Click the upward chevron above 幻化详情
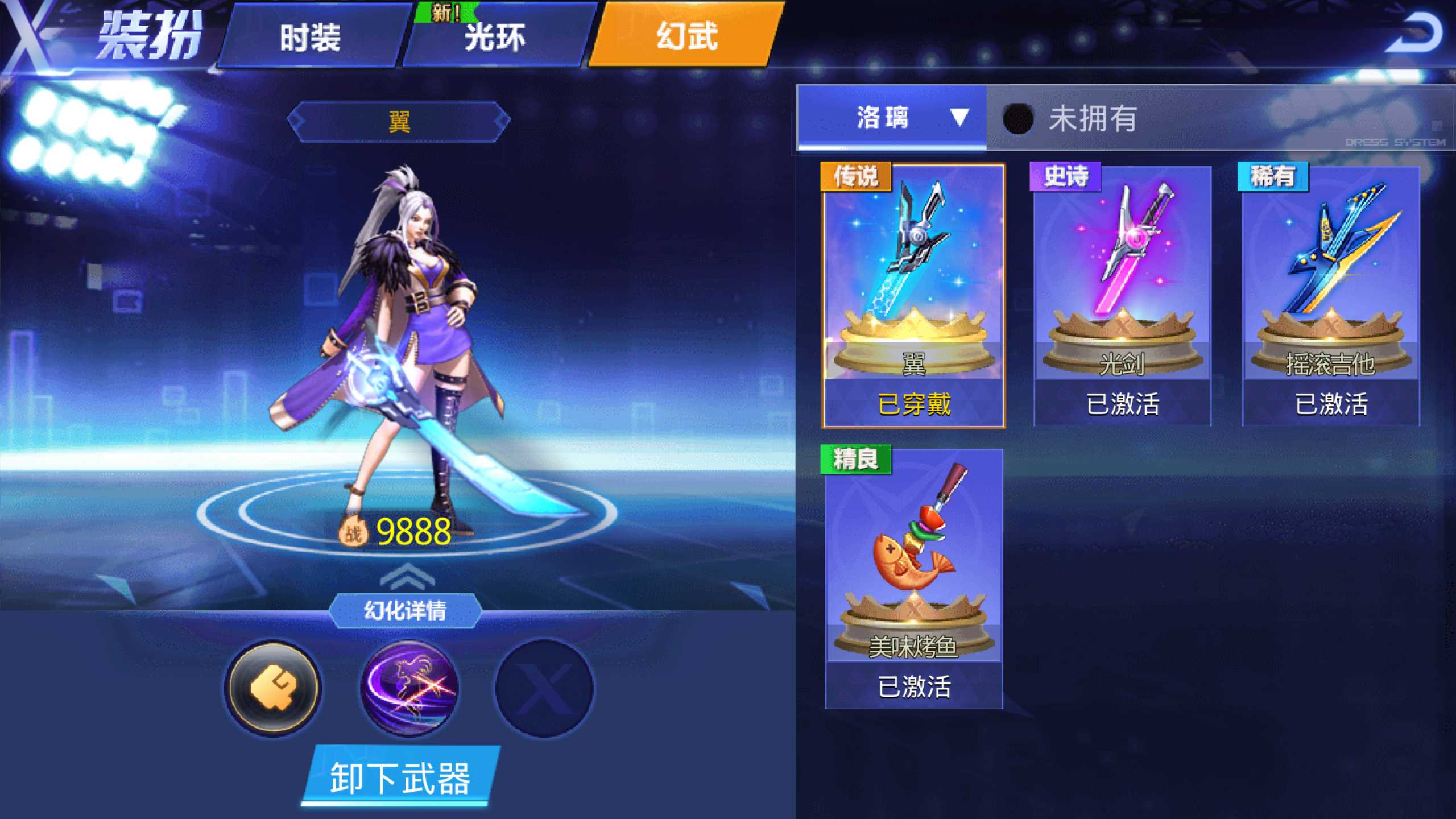Viewport: 1456px width, 819px height. pyautogui.click(x=407, y=576)
